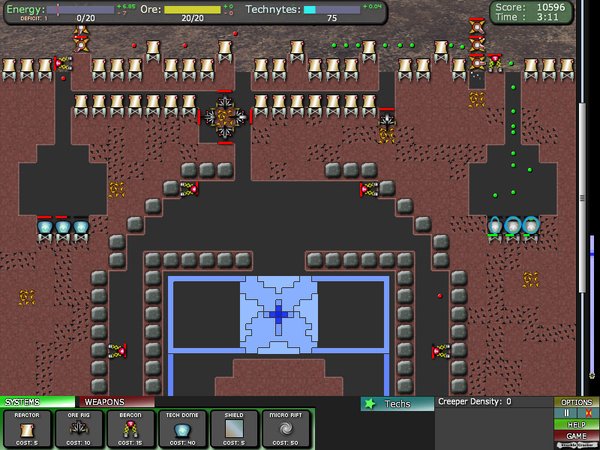
Task: Select the Shield build item
Action: point(235,429)
